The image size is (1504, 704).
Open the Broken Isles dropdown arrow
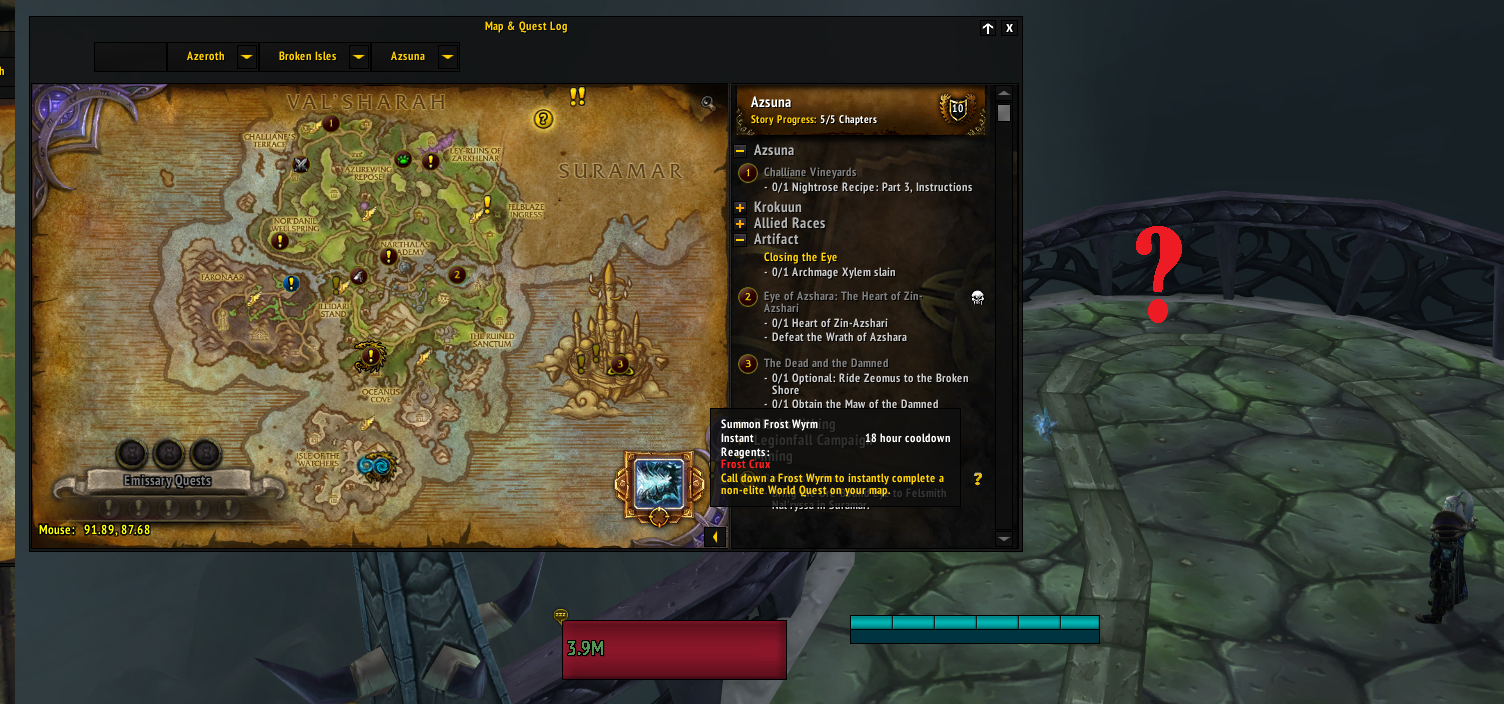358,57
